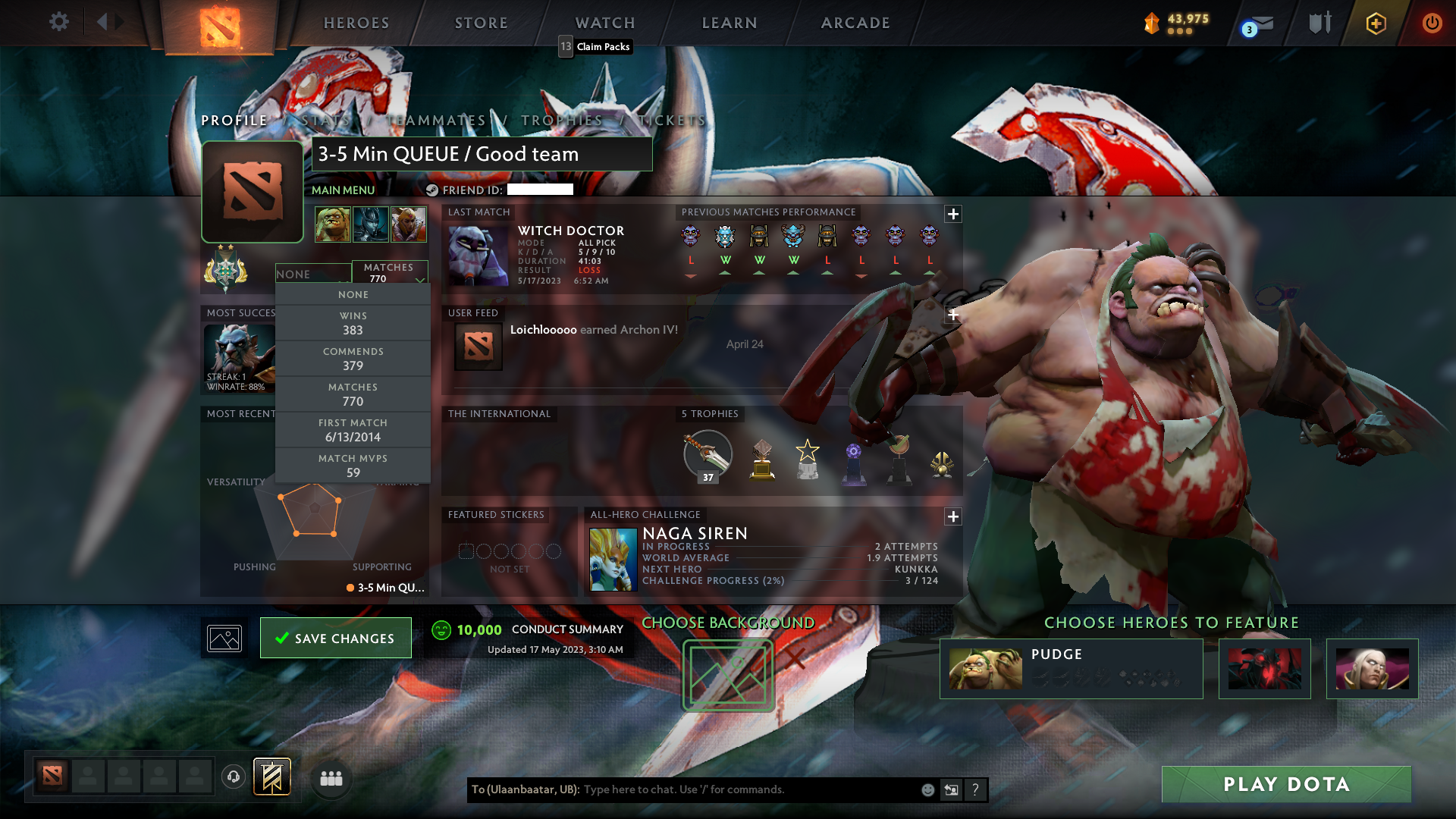Open the settings gear icon
Viewport: 1456px width, 819px height.
point(59,22)
